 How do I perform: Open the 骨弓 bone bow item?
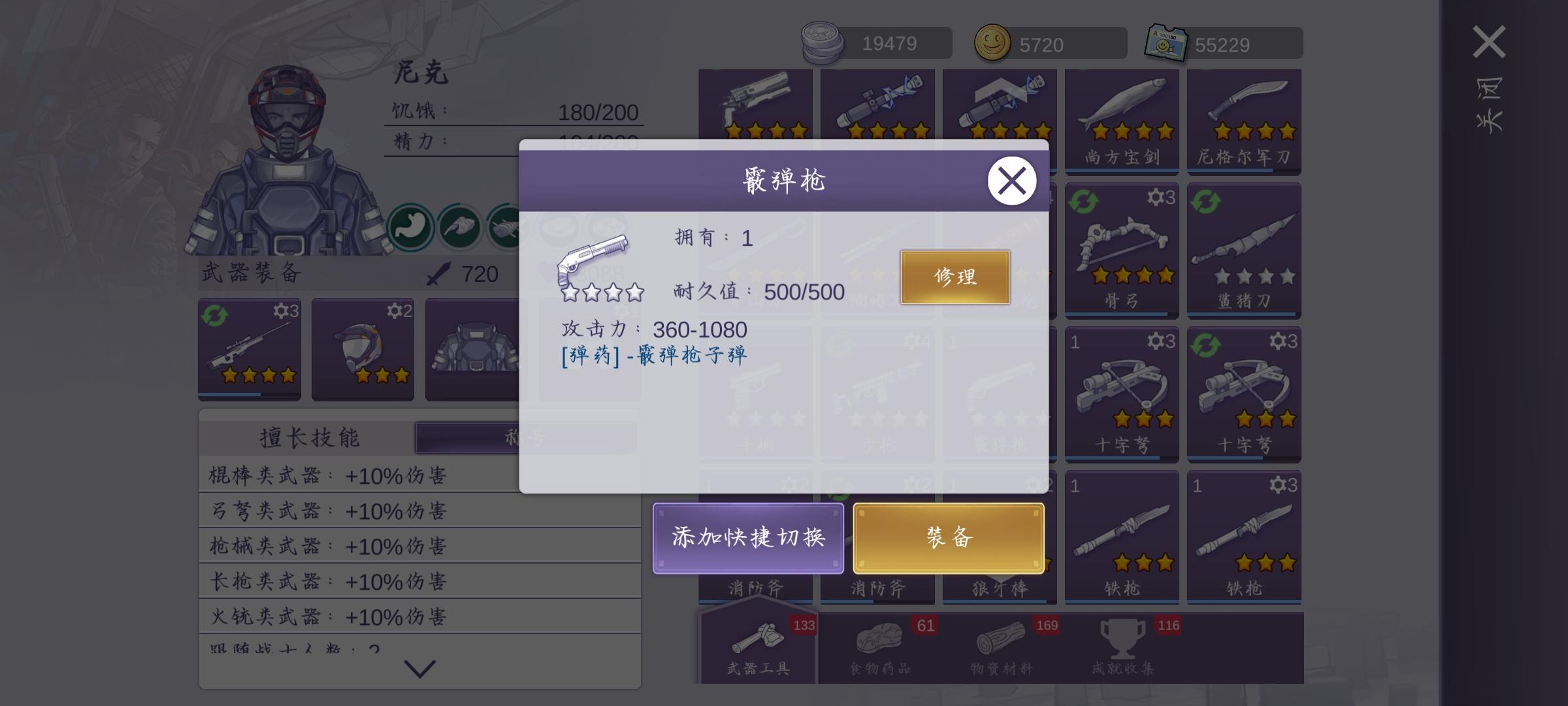point(1120,255)
